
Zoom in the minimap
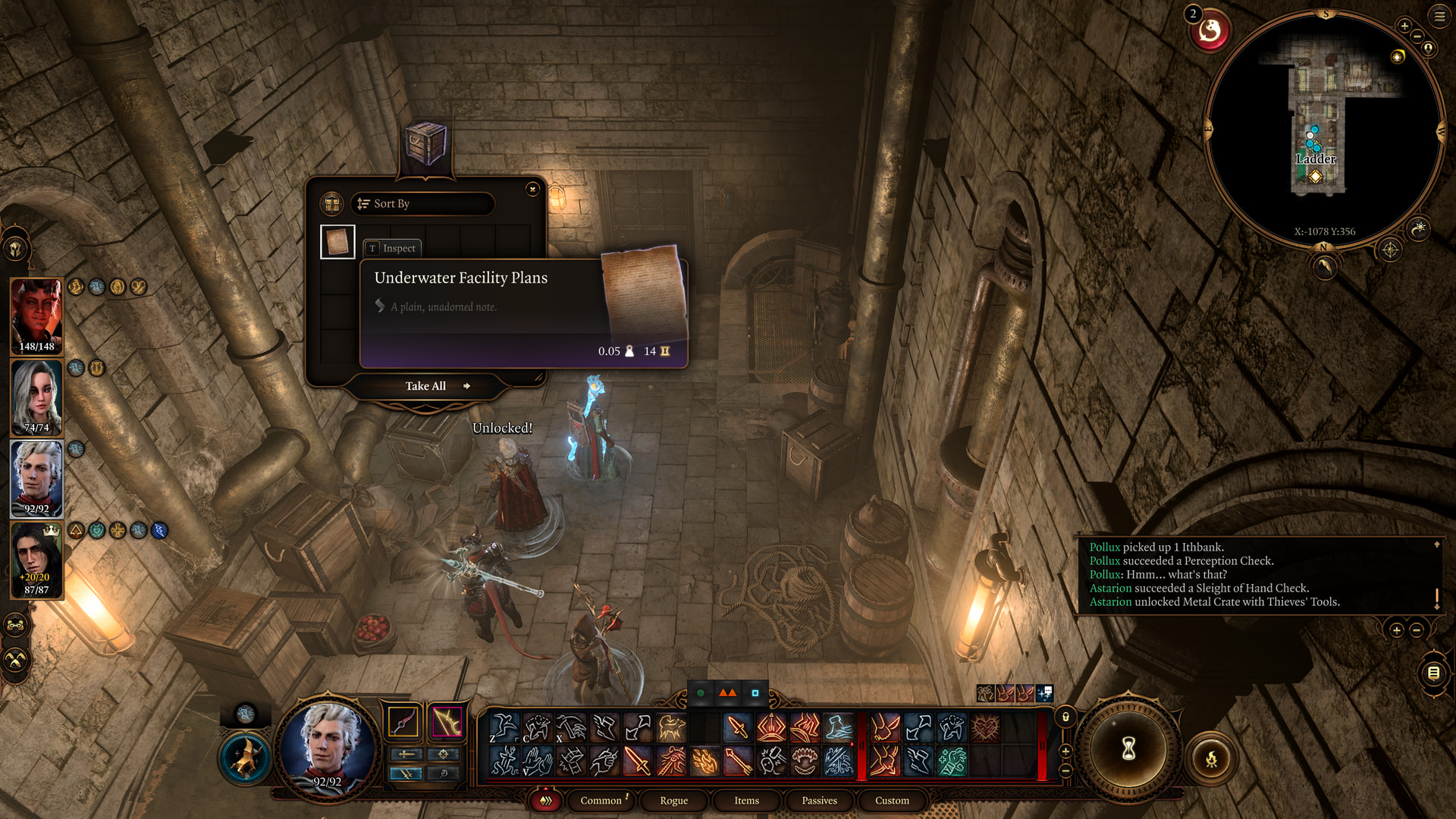click(x=1404, y=26)
